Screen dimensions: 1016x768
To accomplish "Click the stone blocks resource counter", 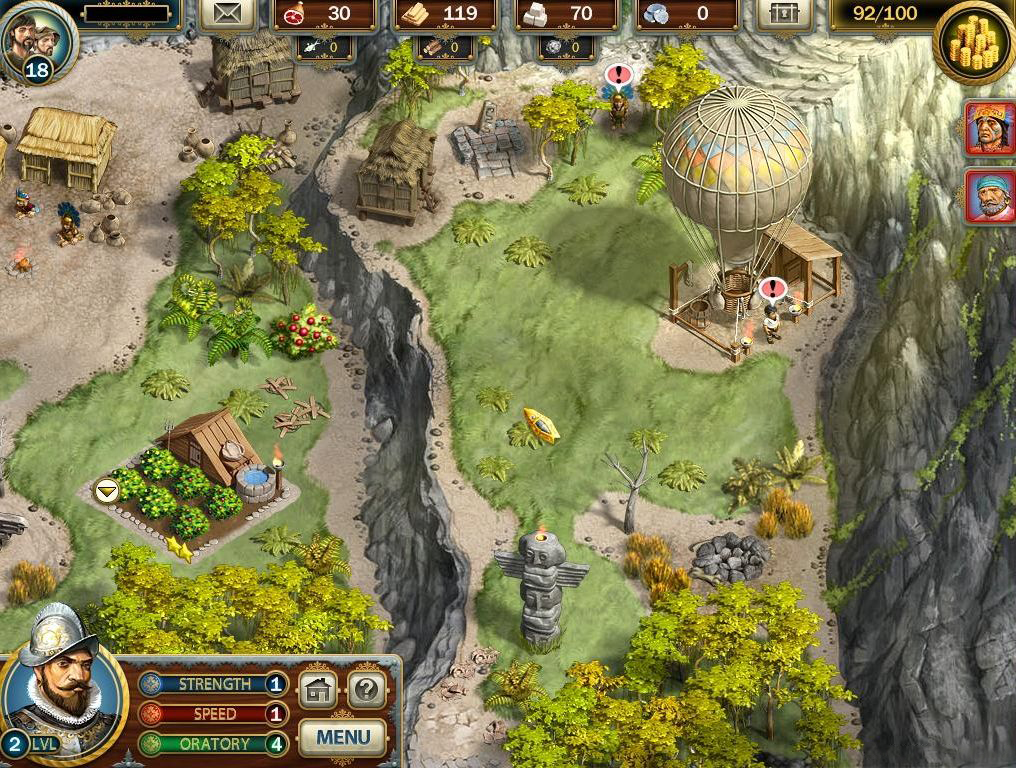I will pos(563,14).
